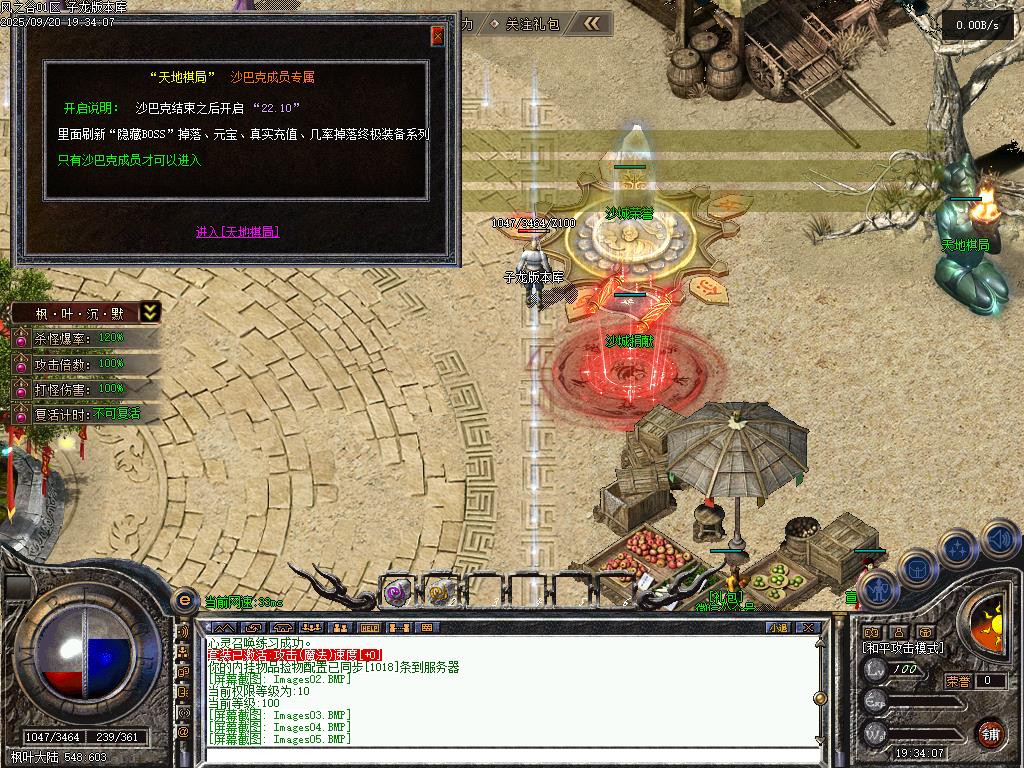Screen dimensions: 1024x768
Task: Click the round orange 'e' button
Action: (184, 600)
